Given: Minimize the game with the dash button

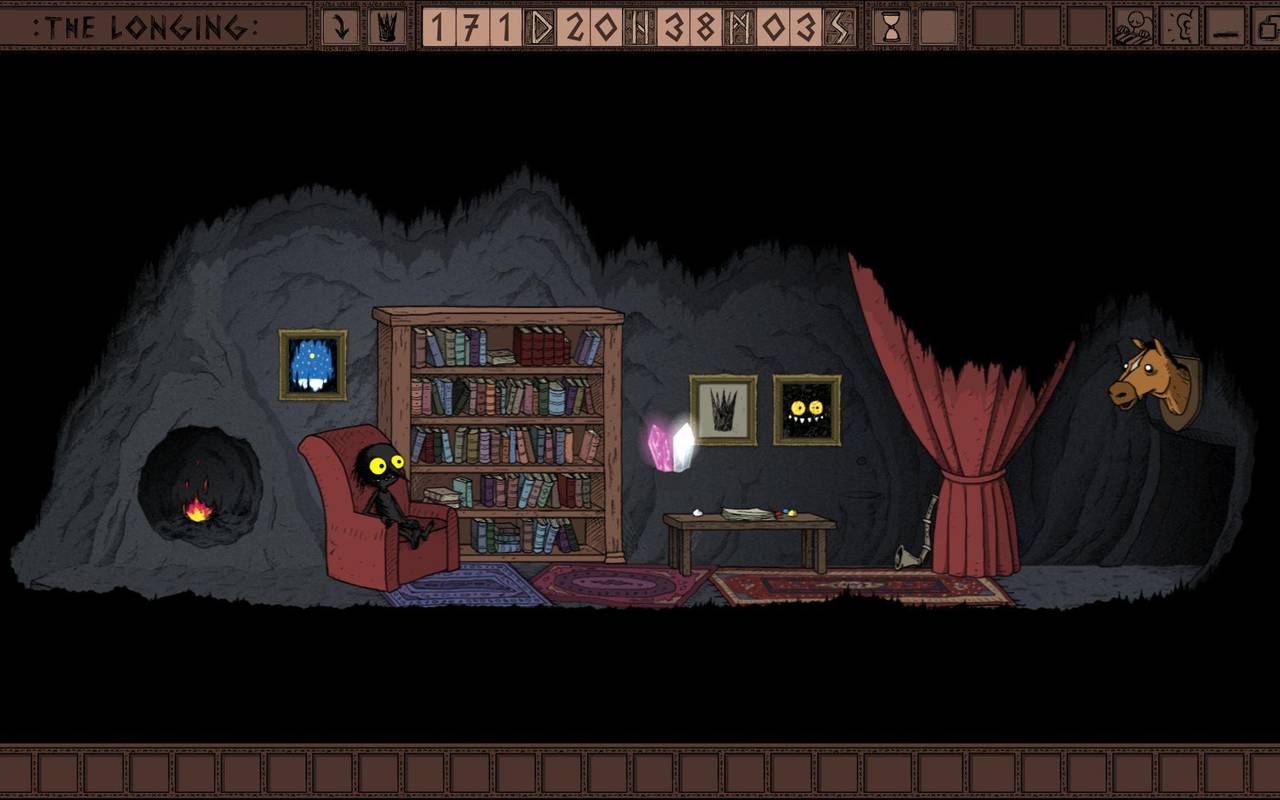Looking at the screenshot, I should click(x=1226, y=27).
